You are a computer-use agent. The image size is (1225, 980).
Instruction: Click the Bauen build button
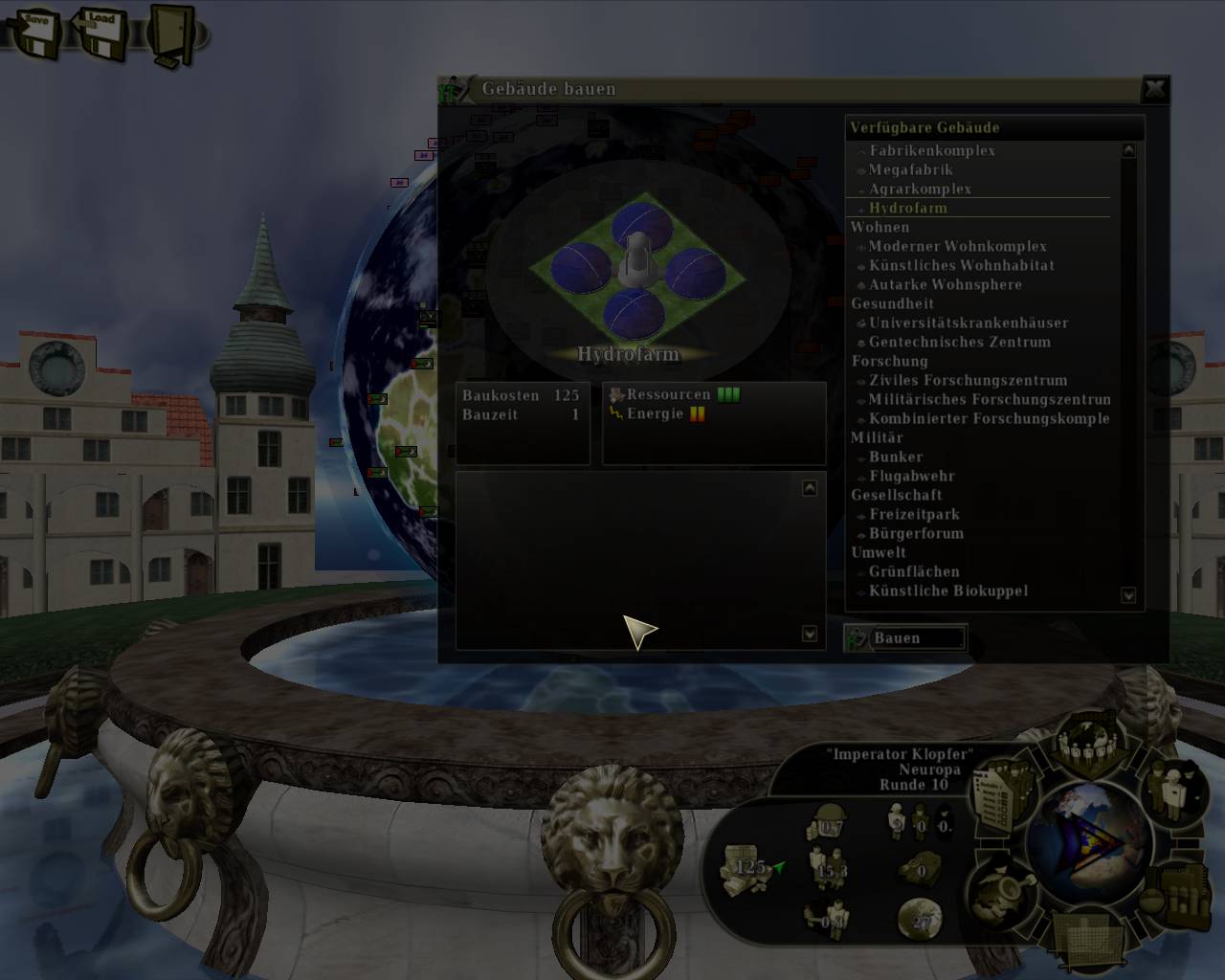(904, 638)
